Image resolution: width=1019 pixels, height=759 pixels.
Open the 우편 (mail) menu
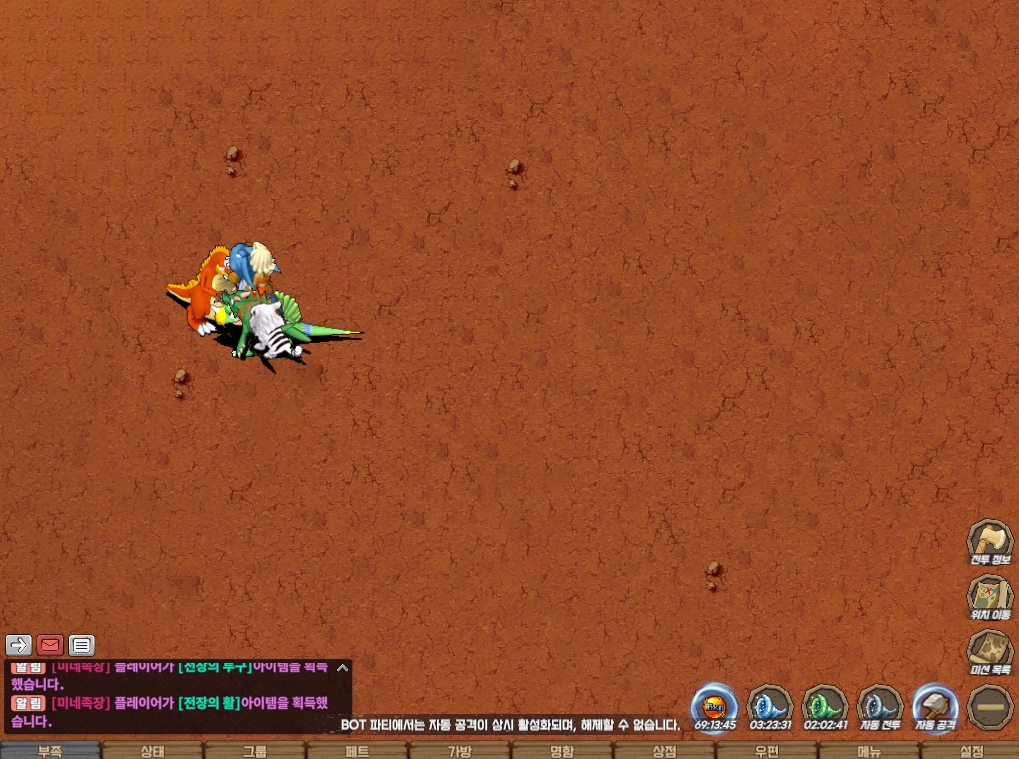[766, 751]
